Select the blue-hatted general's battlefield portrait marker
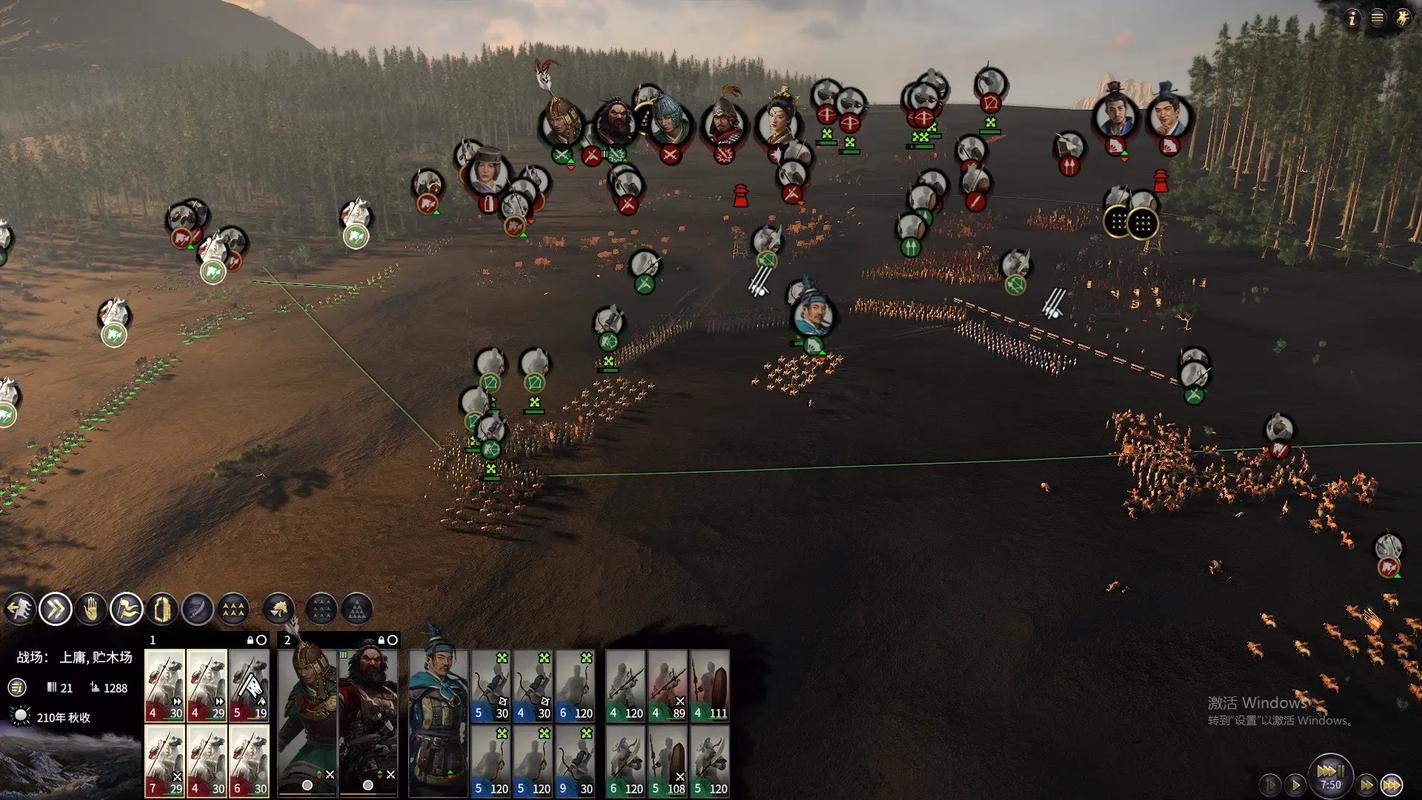The image size is (1422, 800). [x=813, y=316]
